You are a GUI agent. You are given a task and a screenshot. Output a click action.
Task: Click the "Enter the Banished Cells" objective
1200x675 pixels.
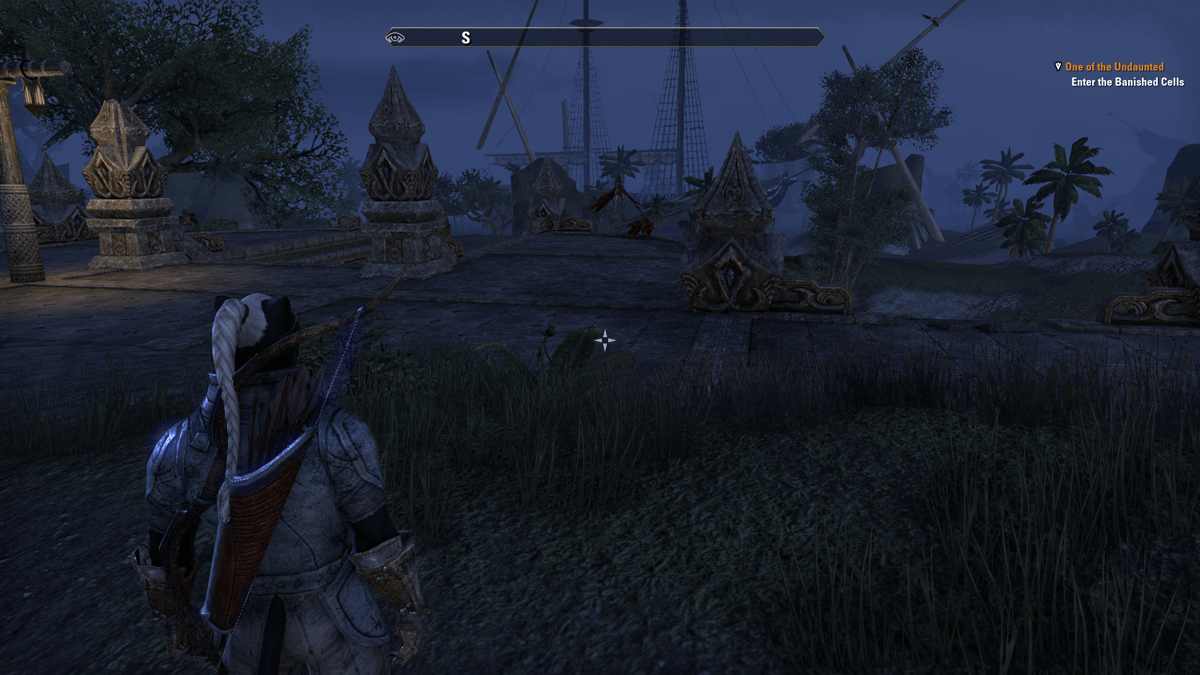pos(1126,82)
